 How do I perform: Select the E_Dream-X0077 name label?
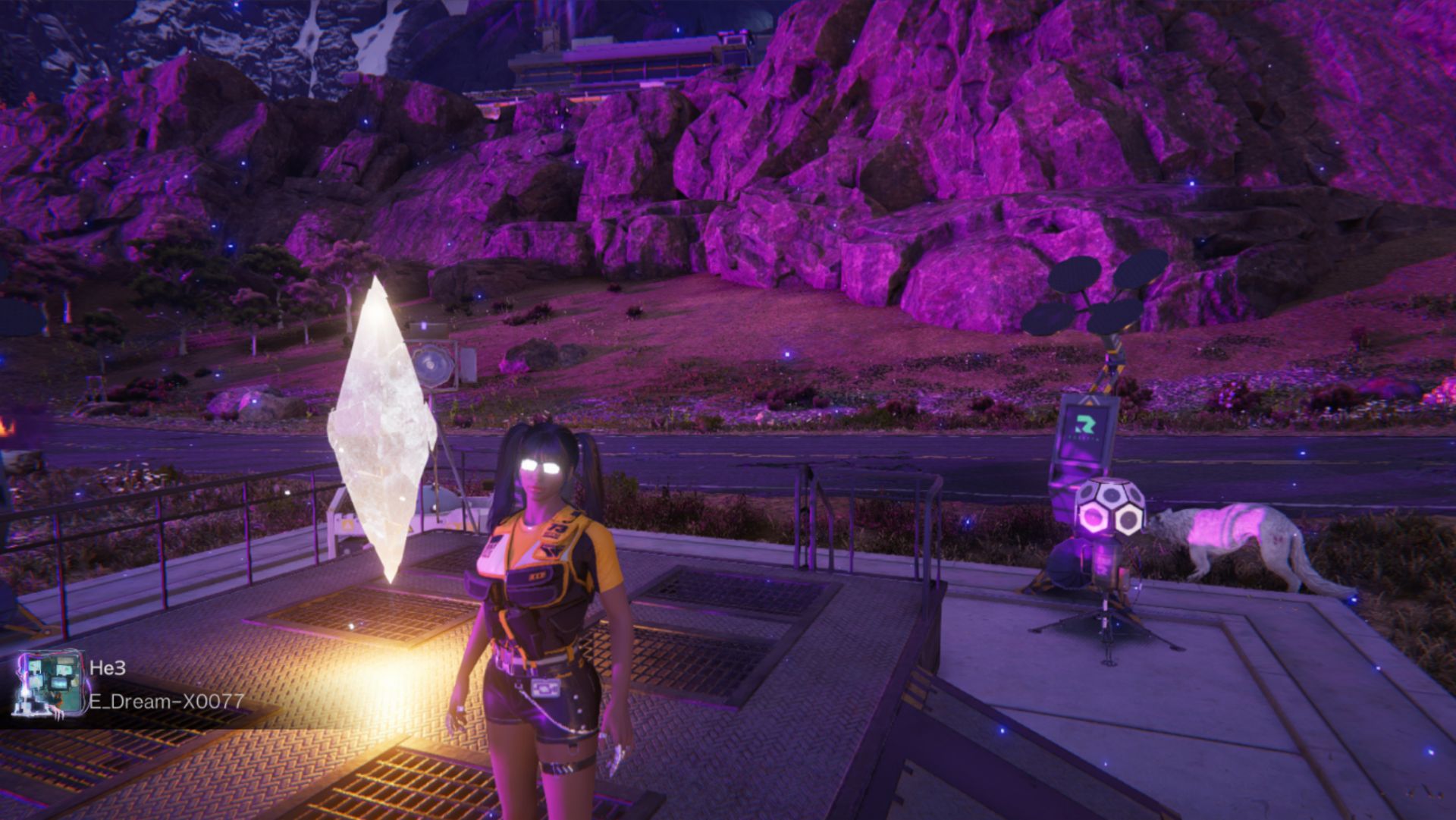click(x=167, y=700)
